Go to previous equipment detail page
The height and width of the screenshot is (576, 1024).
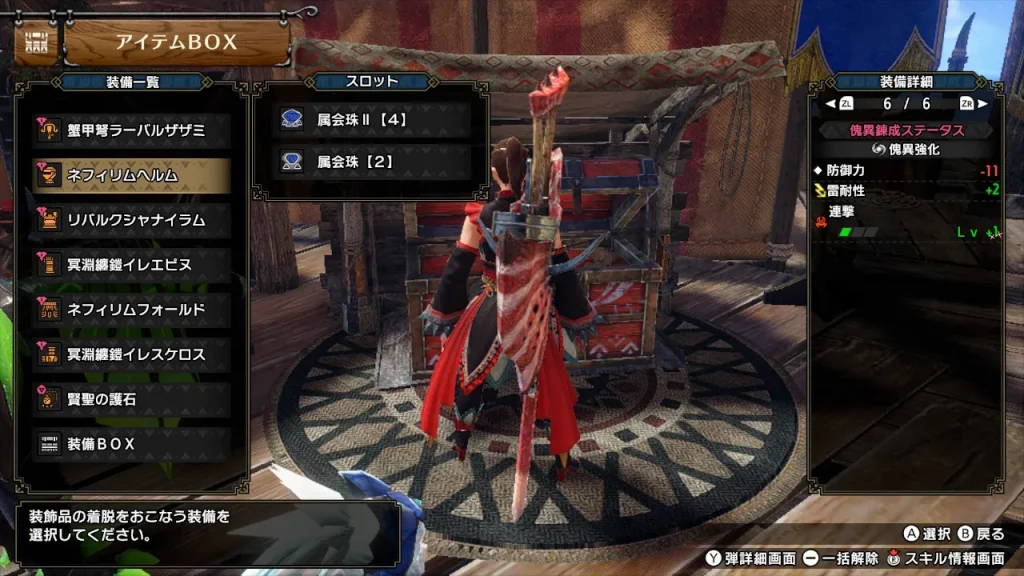point(838,104)
